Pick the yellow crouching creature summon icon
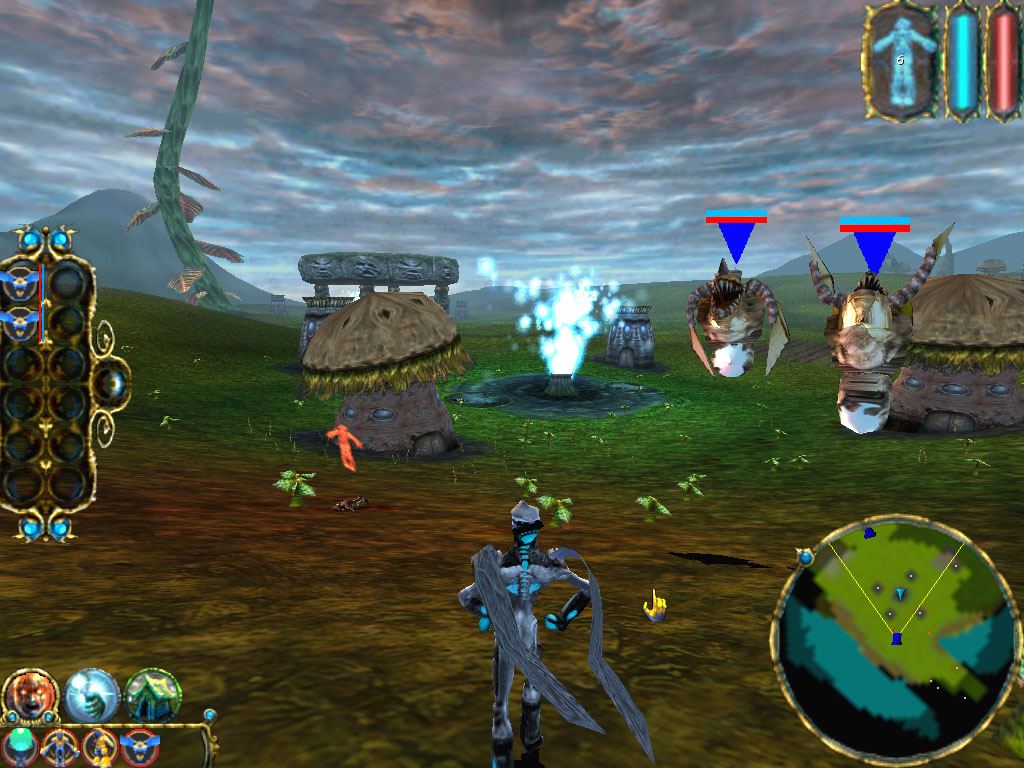 tap(98, 746)
